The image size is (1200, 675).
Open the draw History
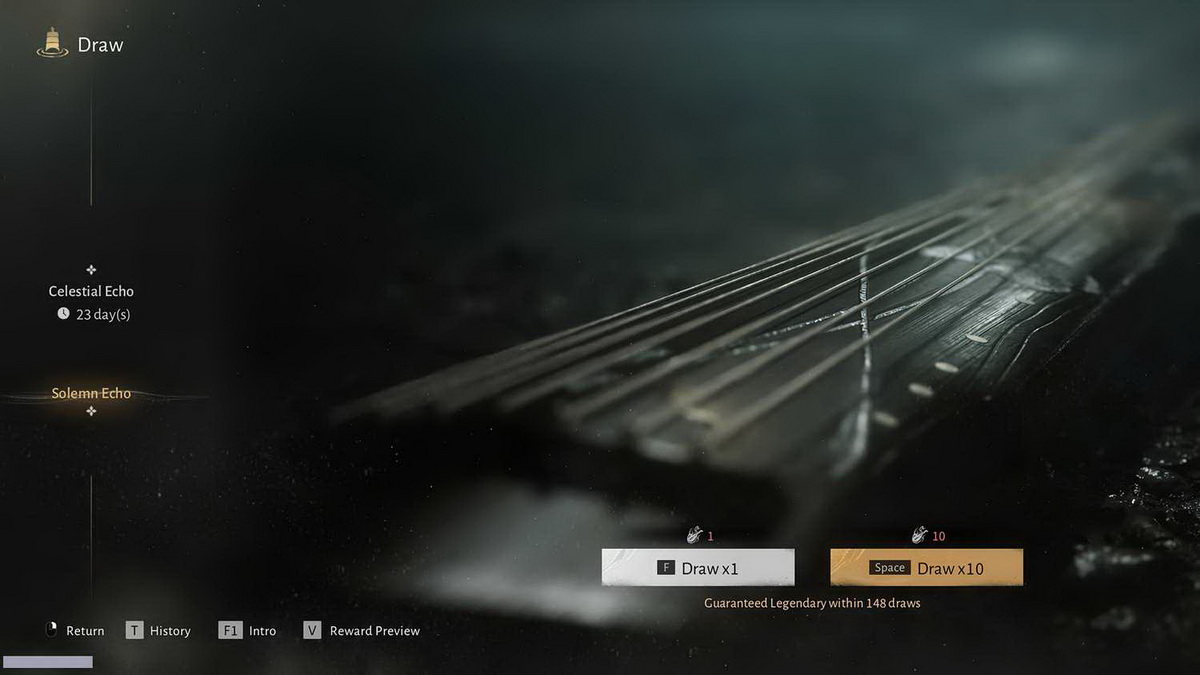(158, 631)
